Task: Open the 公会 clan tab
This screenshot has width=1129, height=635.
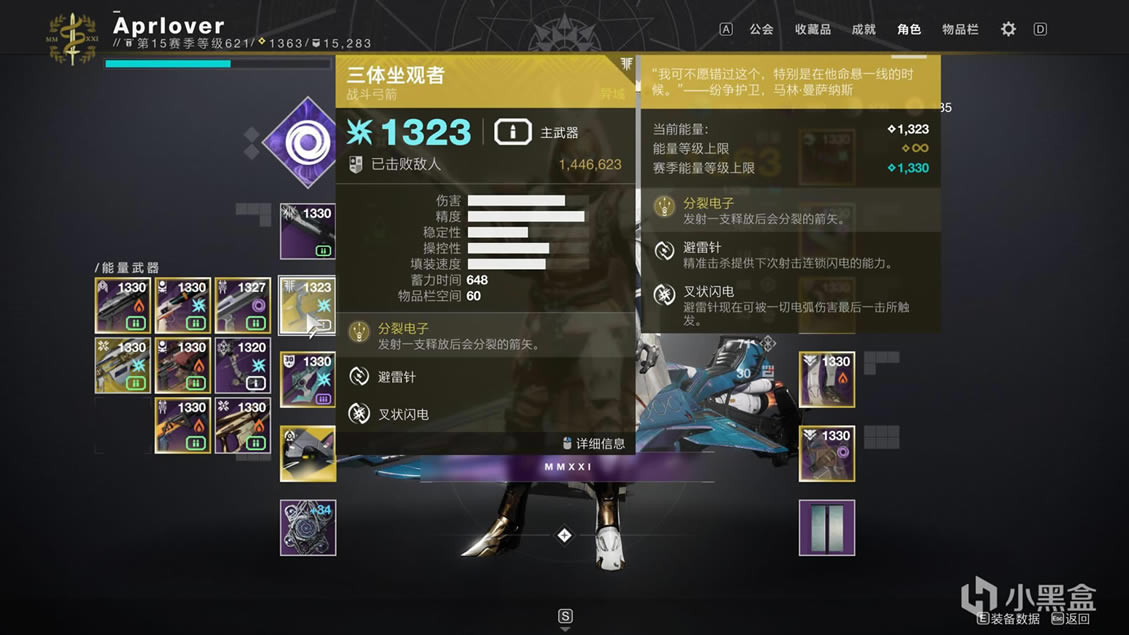Action: [761, 29]
